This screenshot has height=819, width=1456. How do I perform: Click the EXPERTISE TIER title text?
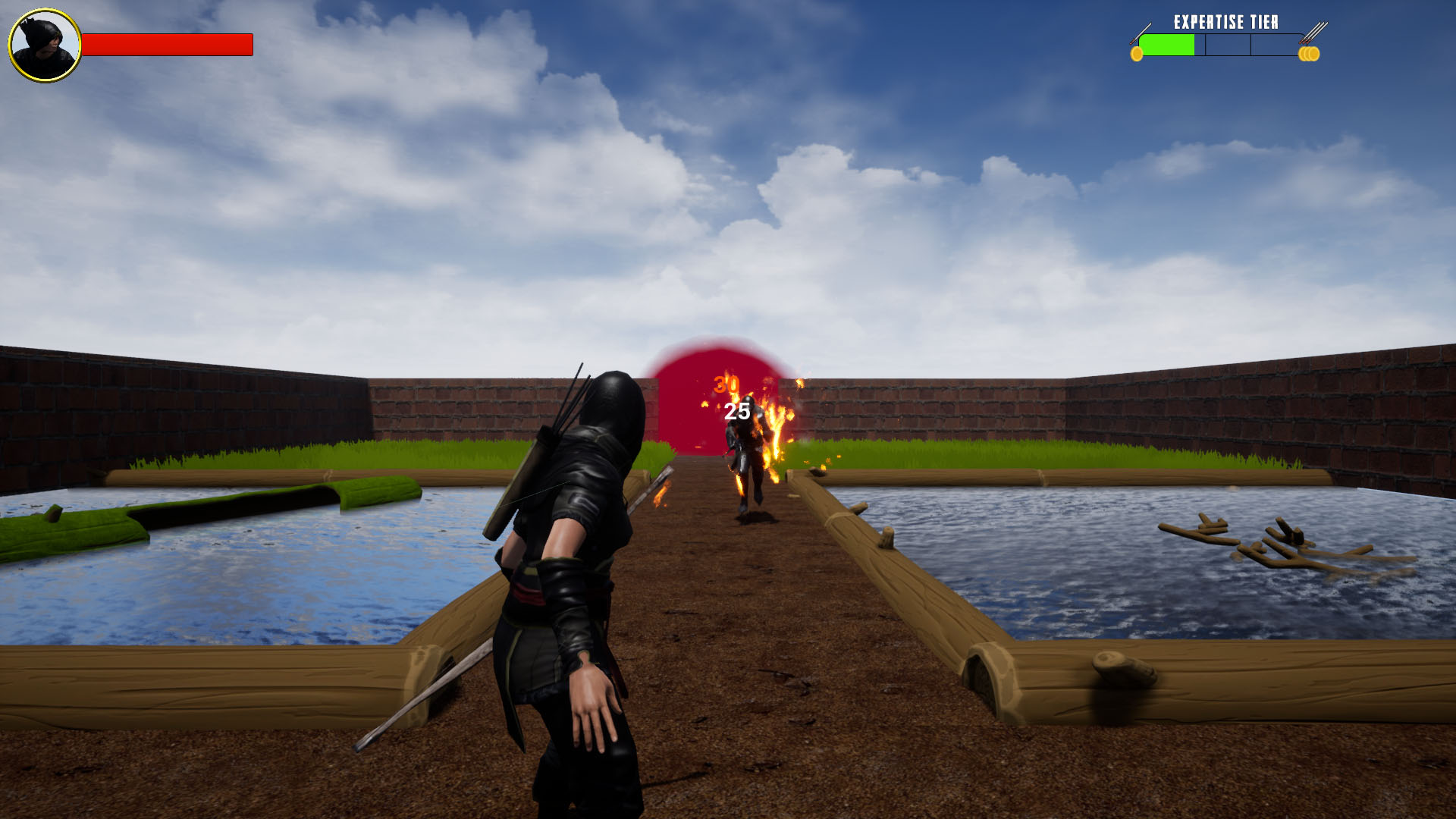point(1226,21)
